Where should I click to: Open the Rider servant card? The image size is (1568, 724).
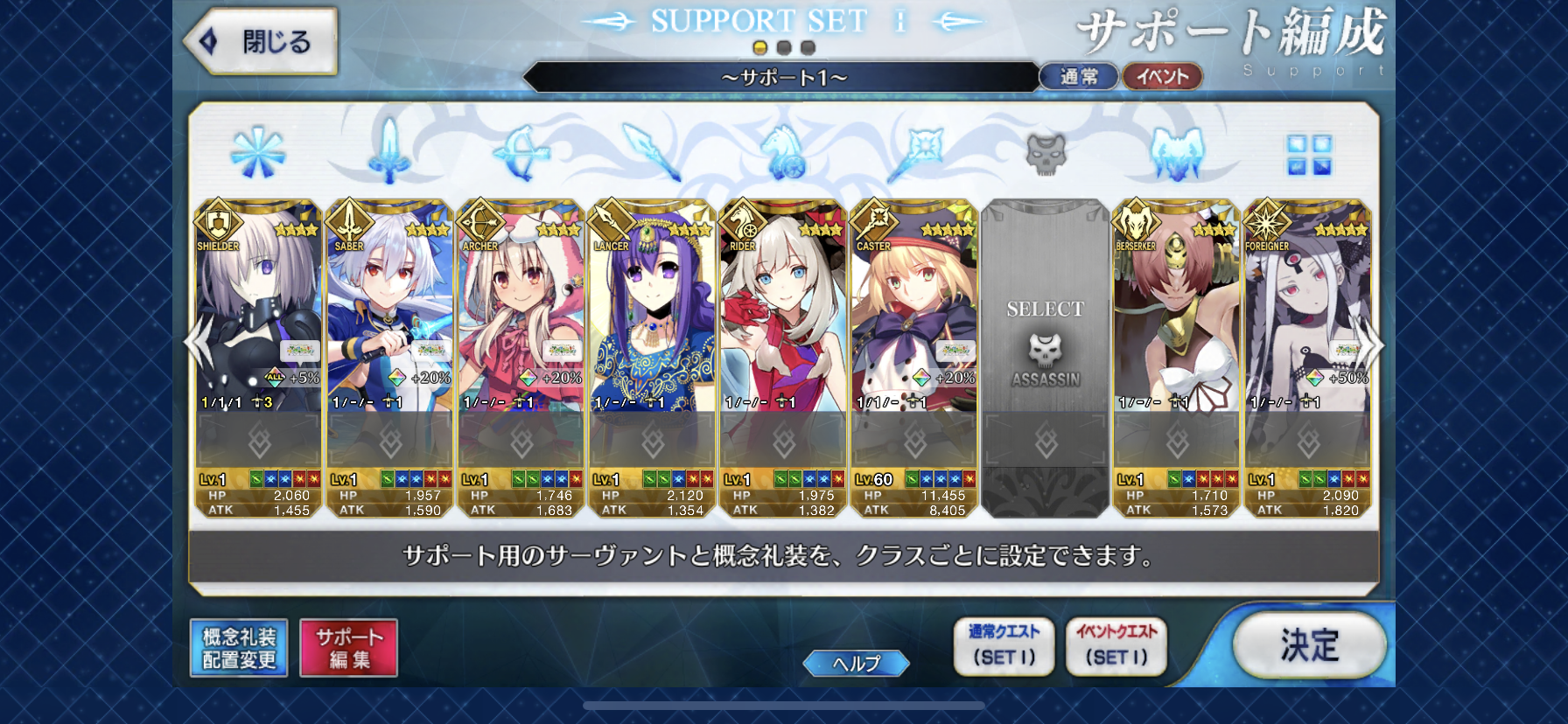tap(783, 315)
